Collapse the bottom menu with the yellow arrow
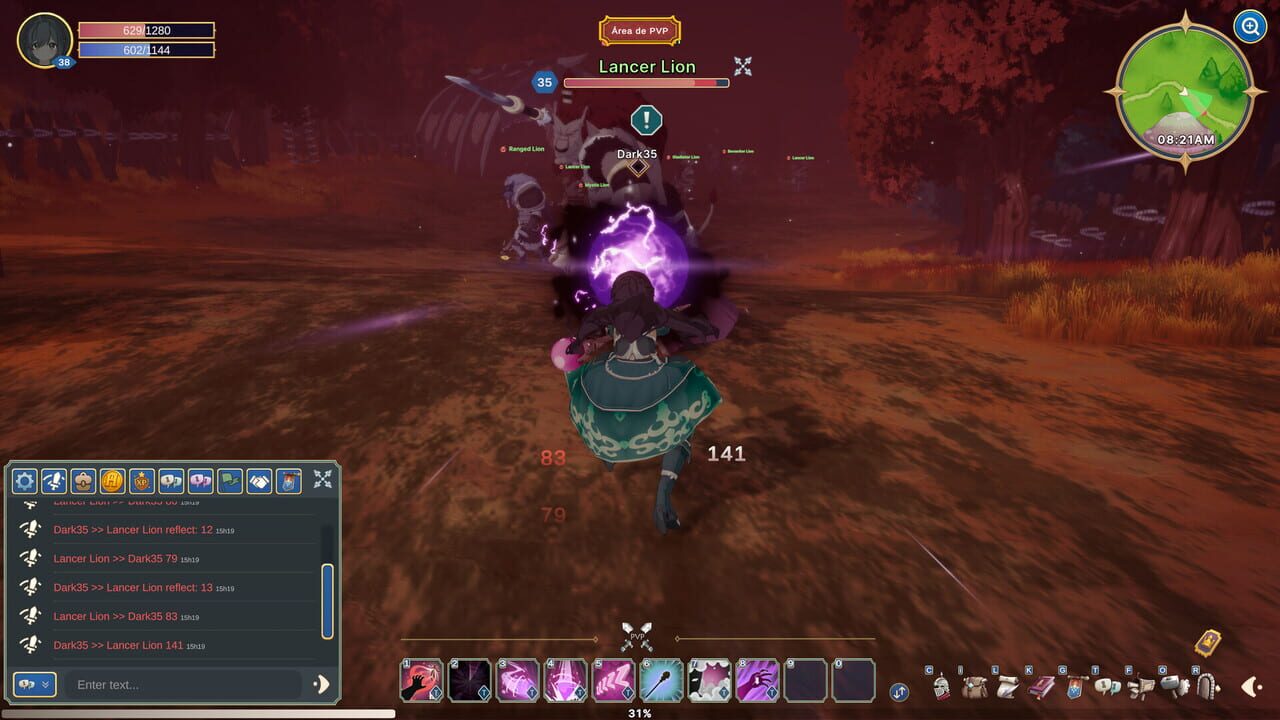The width and height of the screenshot is (1280, 720). pyautogui.click(x=1252, y=686)
